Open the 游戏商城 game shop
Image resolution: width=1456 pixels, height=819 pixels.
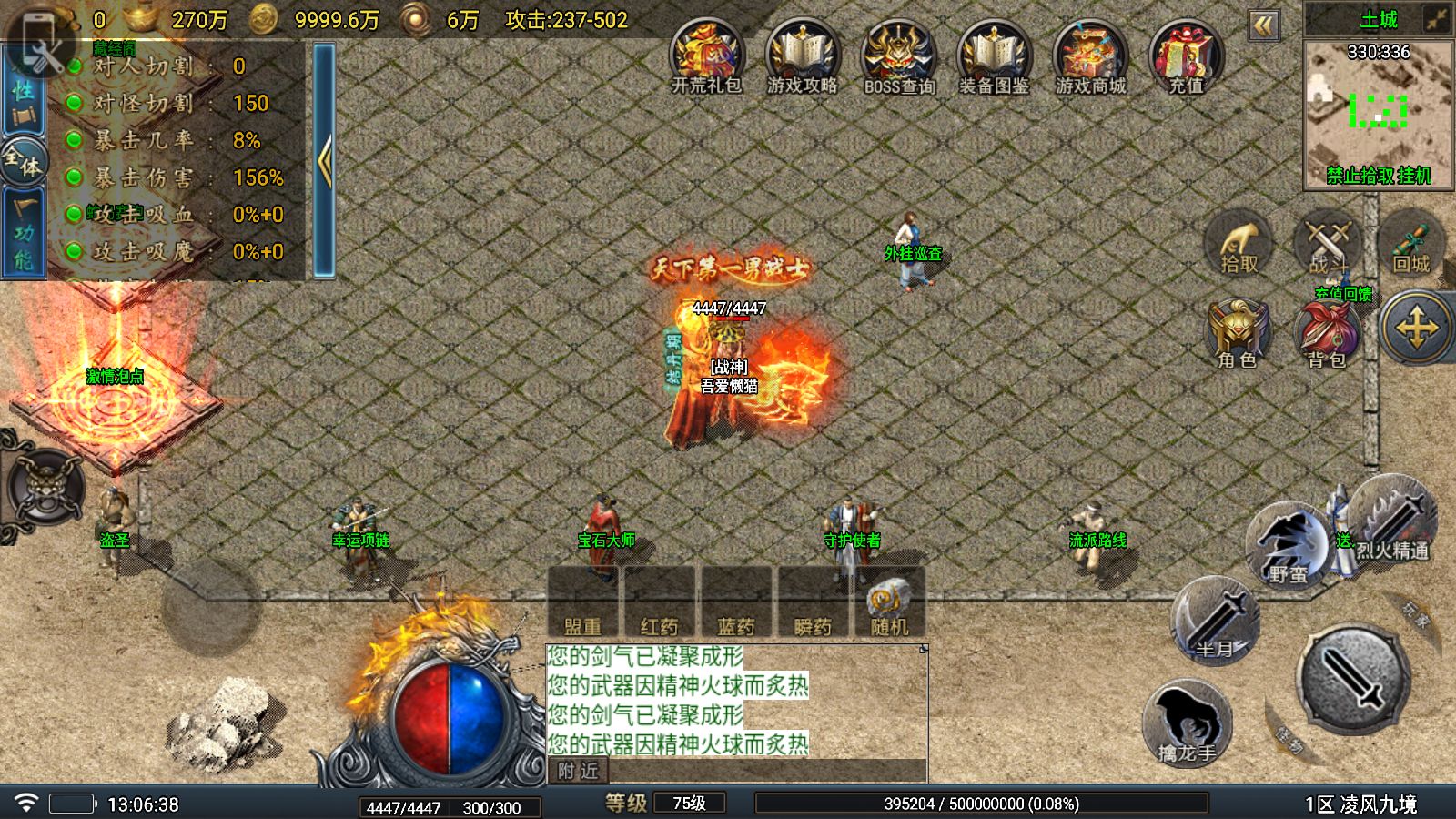point(1089,56)
